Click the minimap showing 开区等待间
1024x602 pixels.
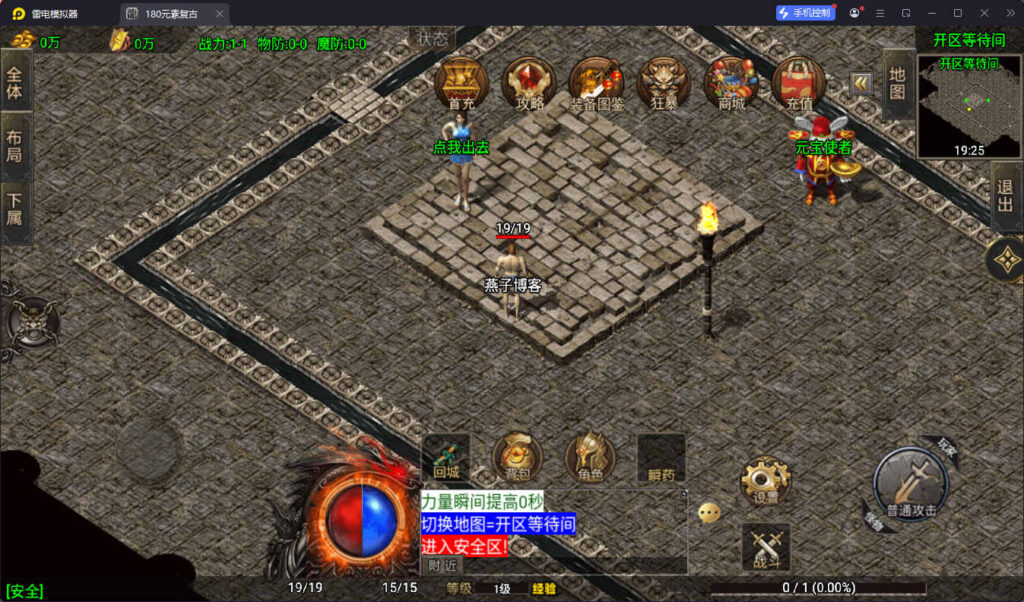pyautogui.click(x=969, y=106)
